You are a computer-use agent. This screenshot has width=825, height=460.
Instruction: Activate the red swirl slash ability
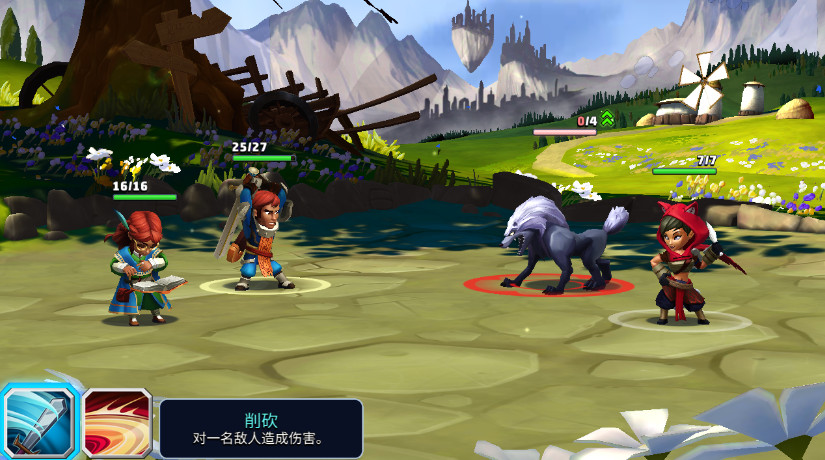pos(117,424)
